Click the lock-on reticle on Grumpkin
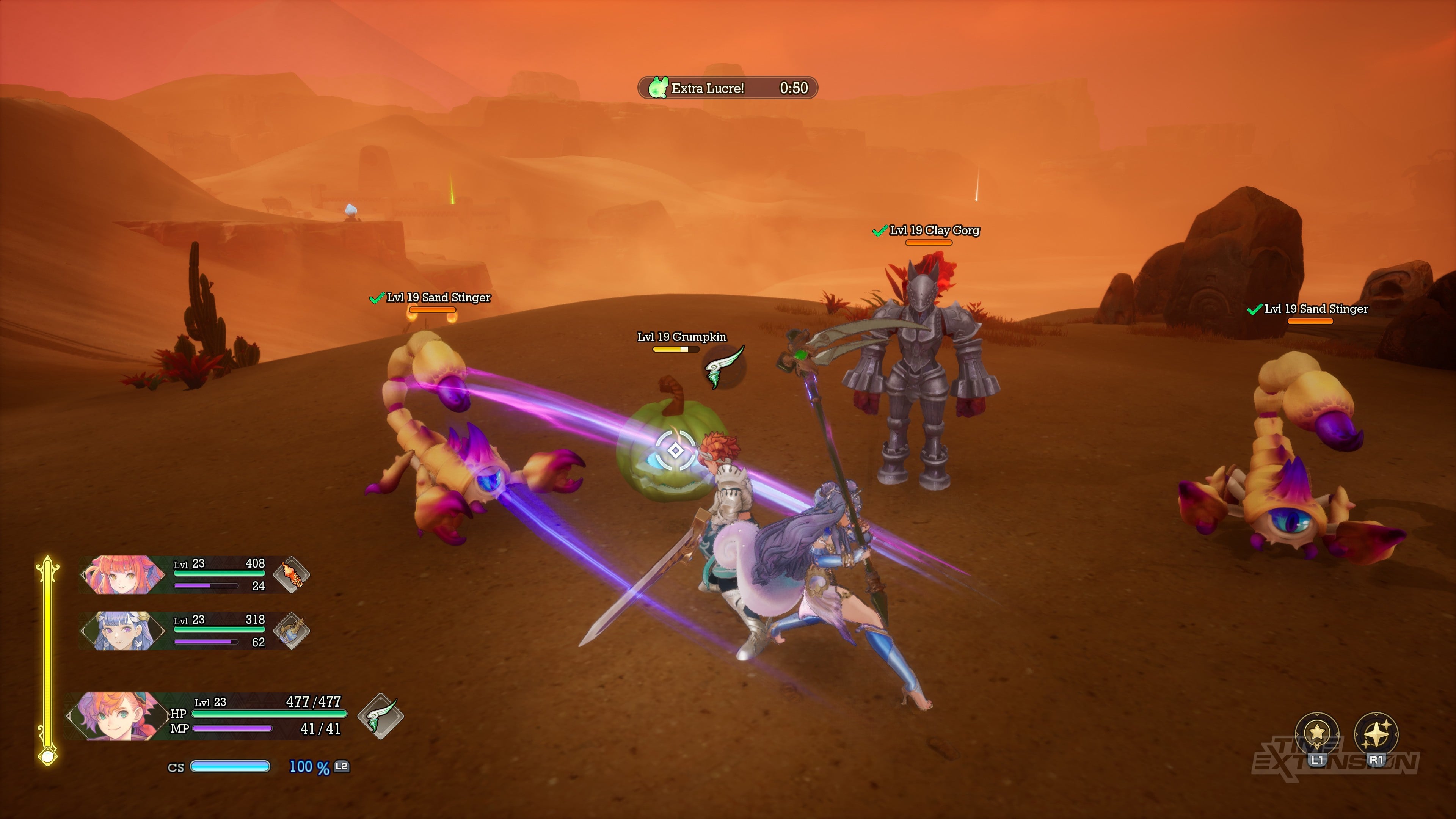 pos(675,450)
